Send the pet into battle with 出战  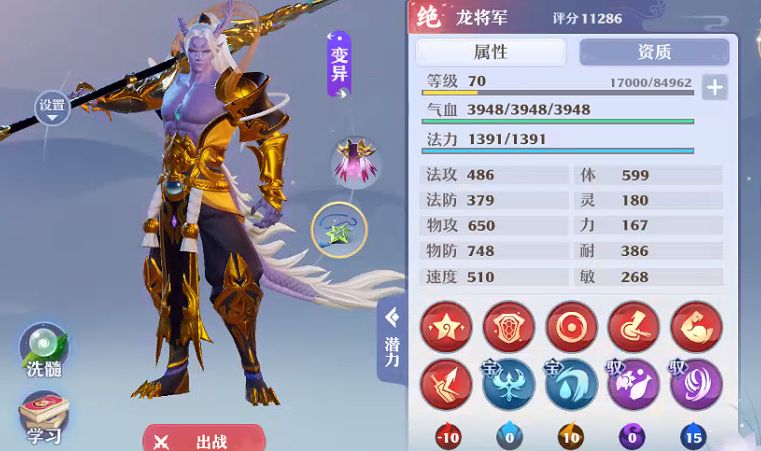(204, 440)
